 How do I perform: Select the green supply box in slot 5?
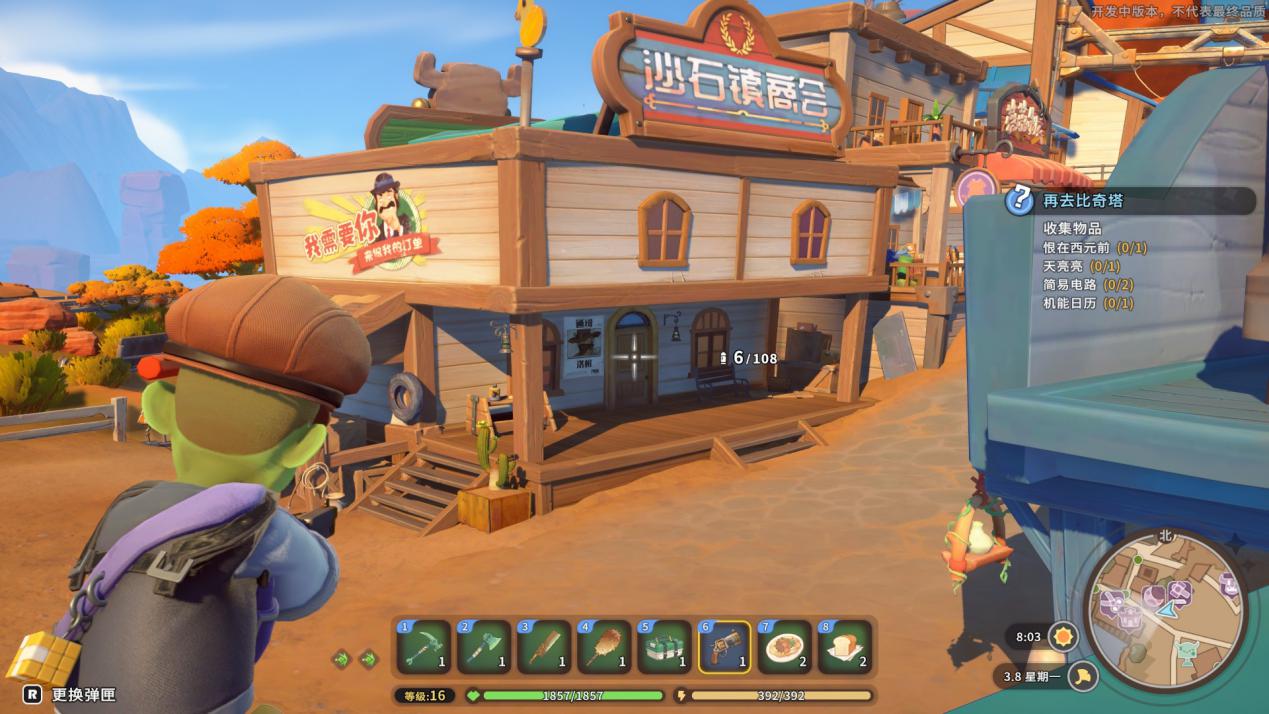[x=663, y=647]
